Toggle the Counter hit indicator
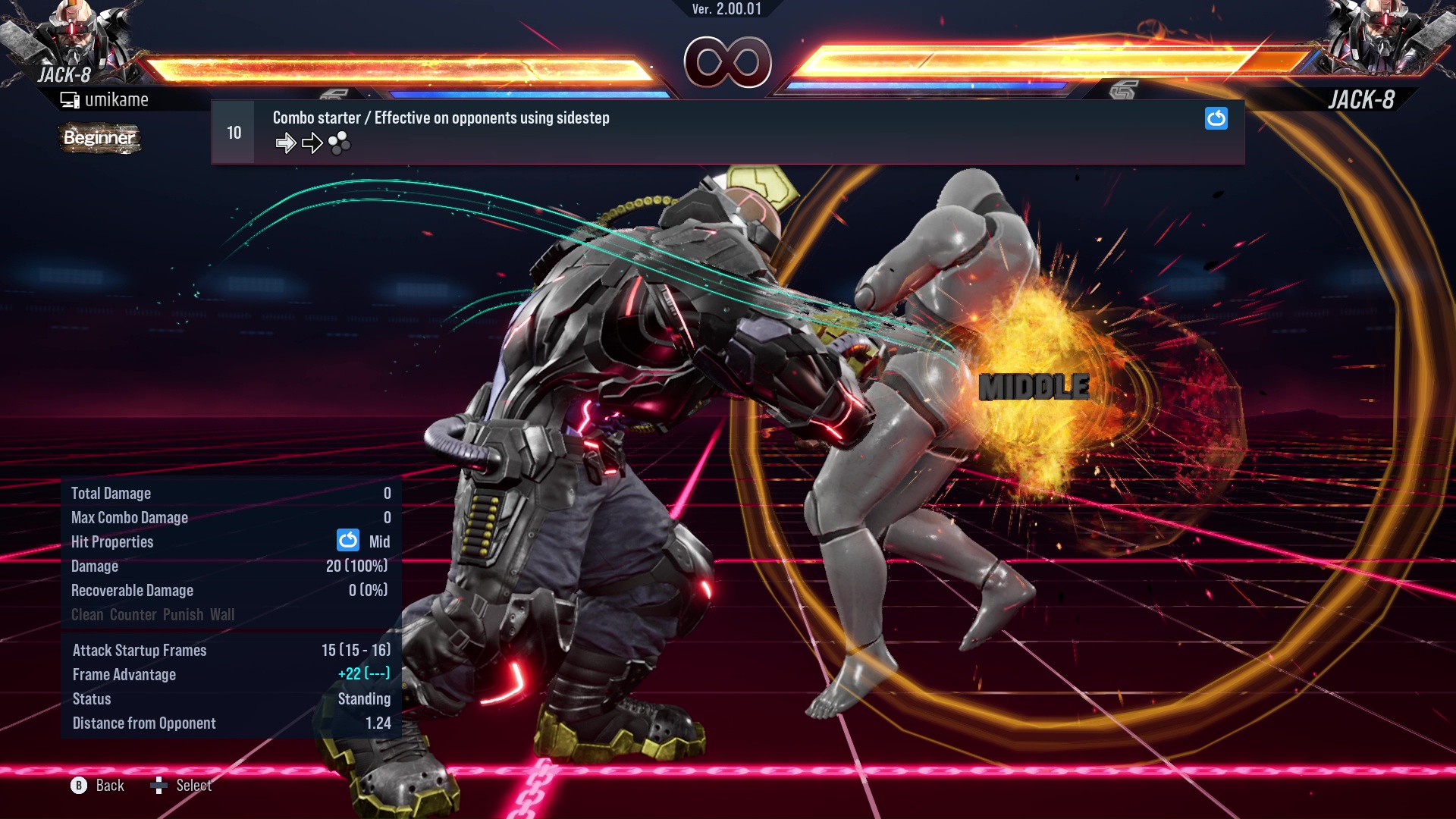This screenshot has height=819, width=1456. click(x=133, y=614)
